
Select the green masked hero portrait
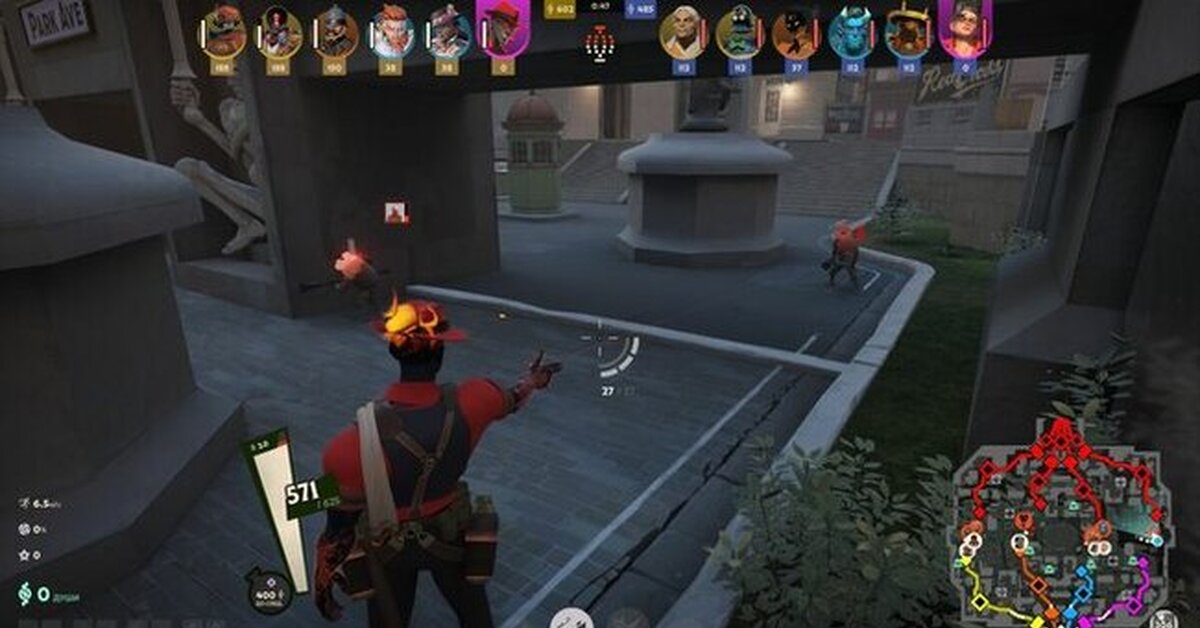click(739, 32)
